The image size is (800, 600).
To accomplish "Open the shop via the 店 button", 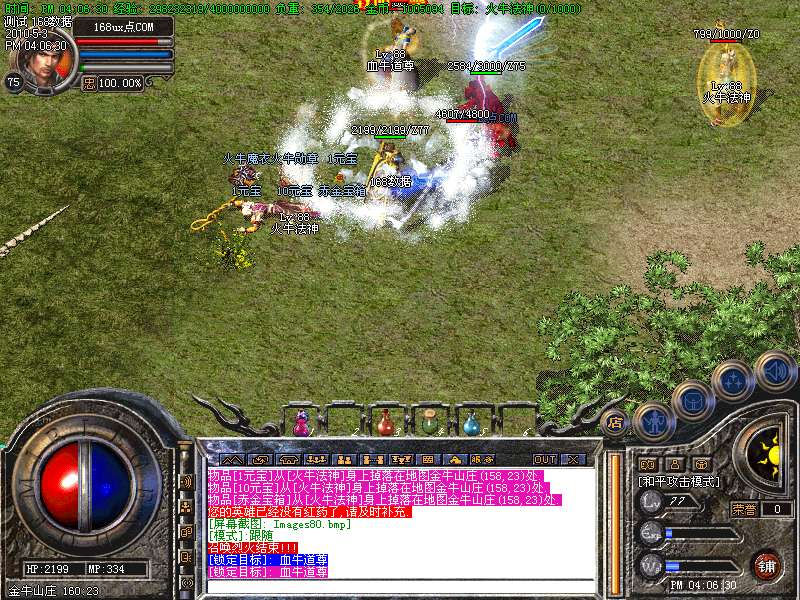I will click(616, 422).
